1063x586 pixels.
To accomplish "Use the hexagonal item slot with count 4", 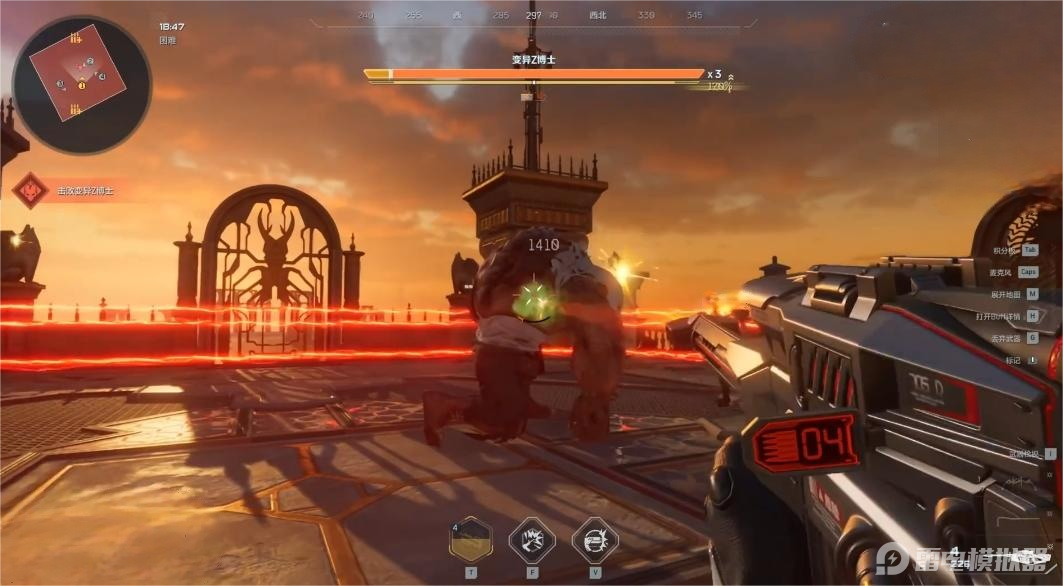I will [469, 540].
